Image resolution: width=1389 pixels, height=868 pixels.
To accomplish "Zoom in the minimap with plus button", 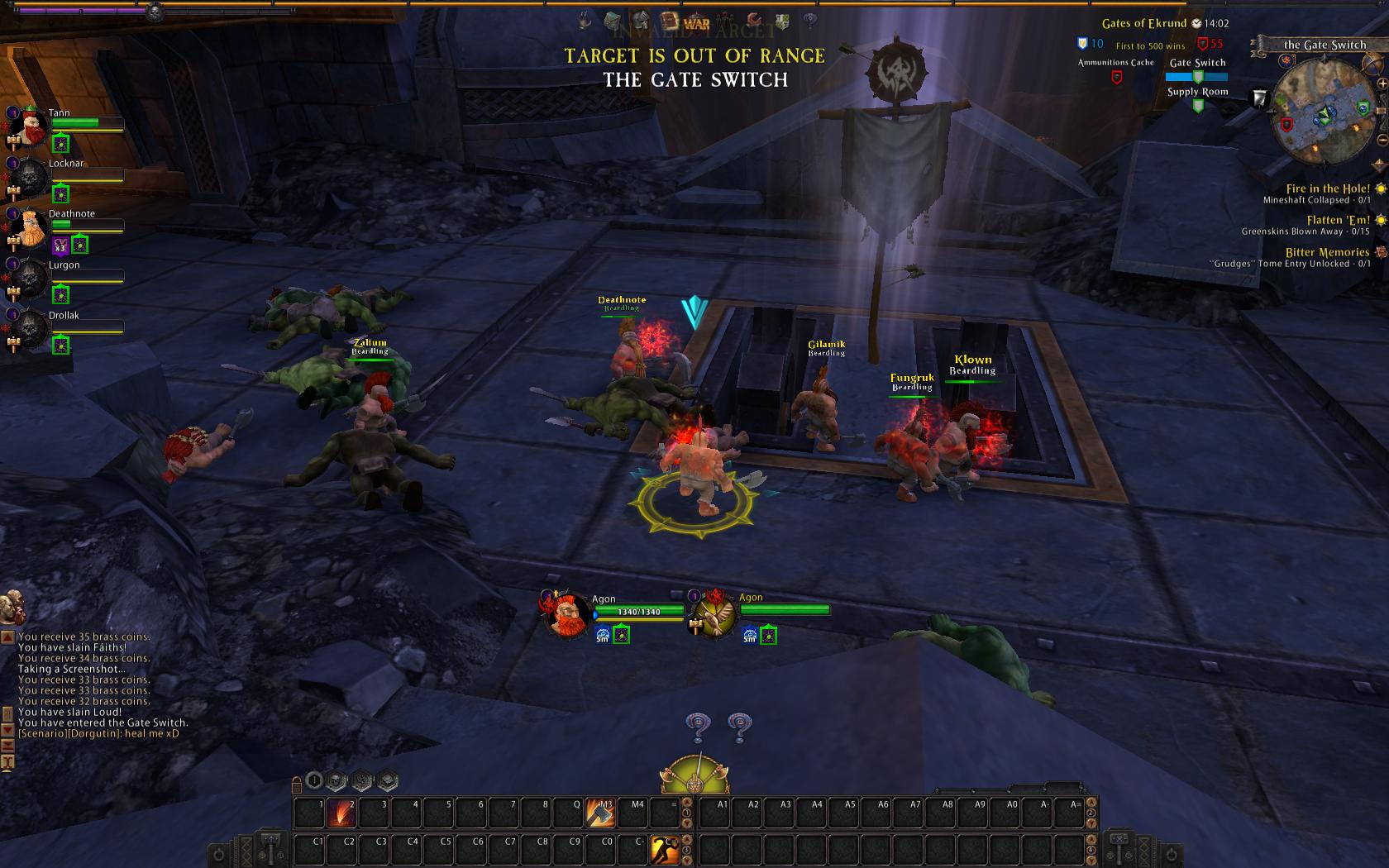I will tap(1382, 84).
